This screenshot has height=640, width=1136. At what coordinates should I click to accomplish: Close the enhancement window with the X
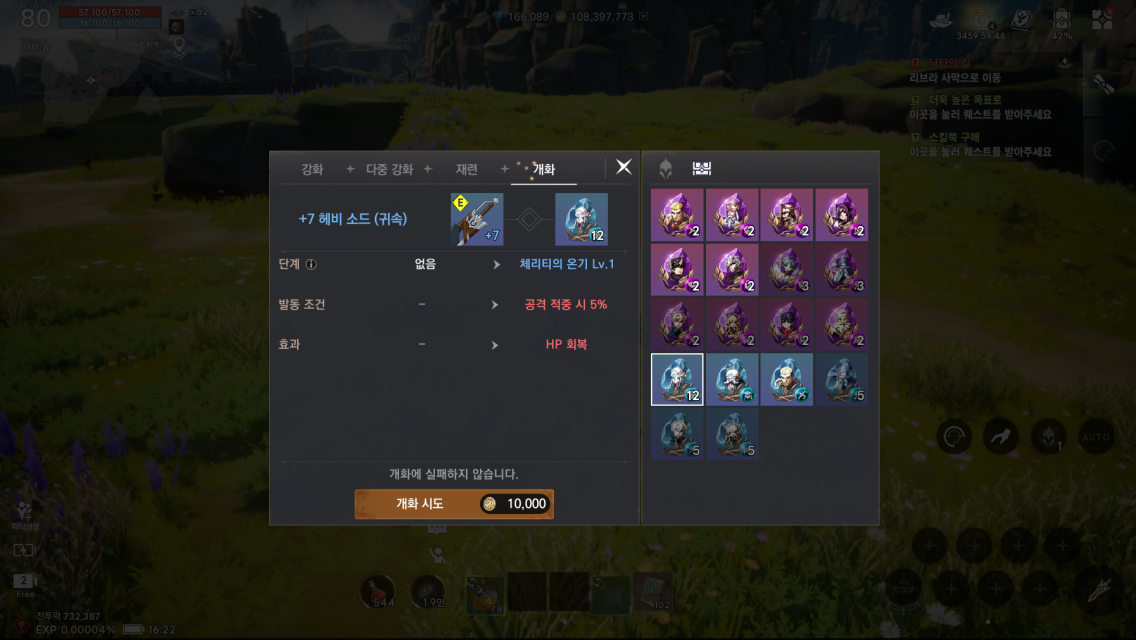pos(624,167)
